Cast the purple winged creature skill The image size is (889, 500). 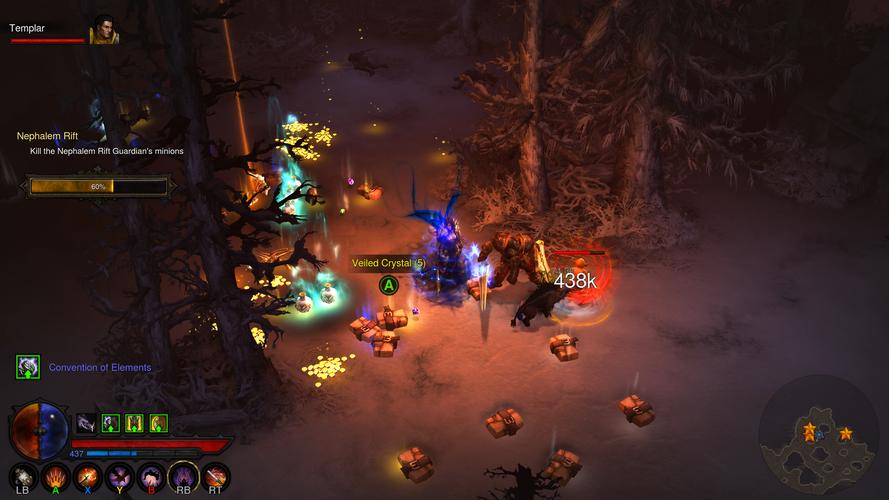click(x=119, y=476)
